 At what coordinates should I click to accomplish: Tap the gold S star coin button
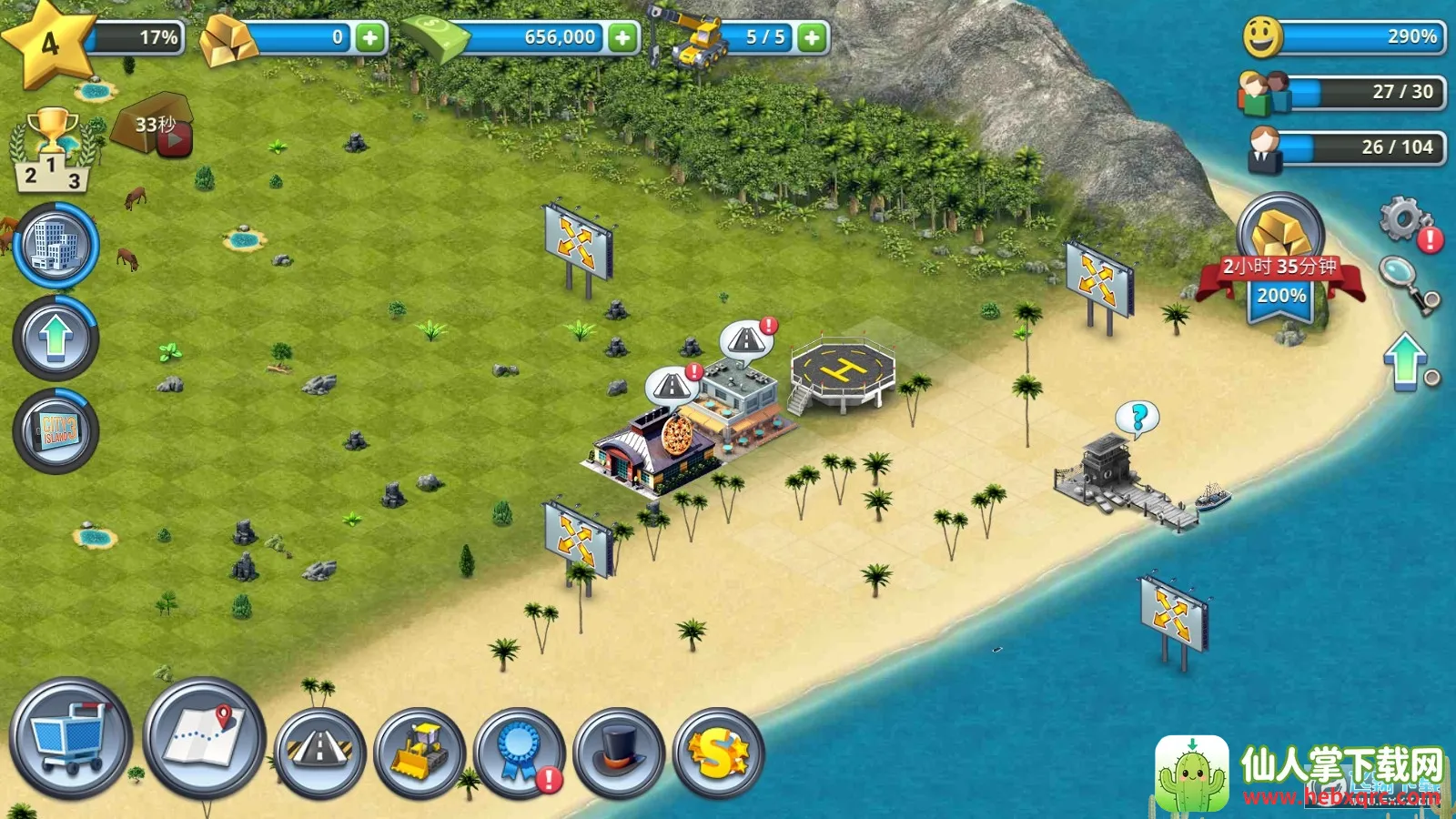pyautogui.click(x=718, y=753)
